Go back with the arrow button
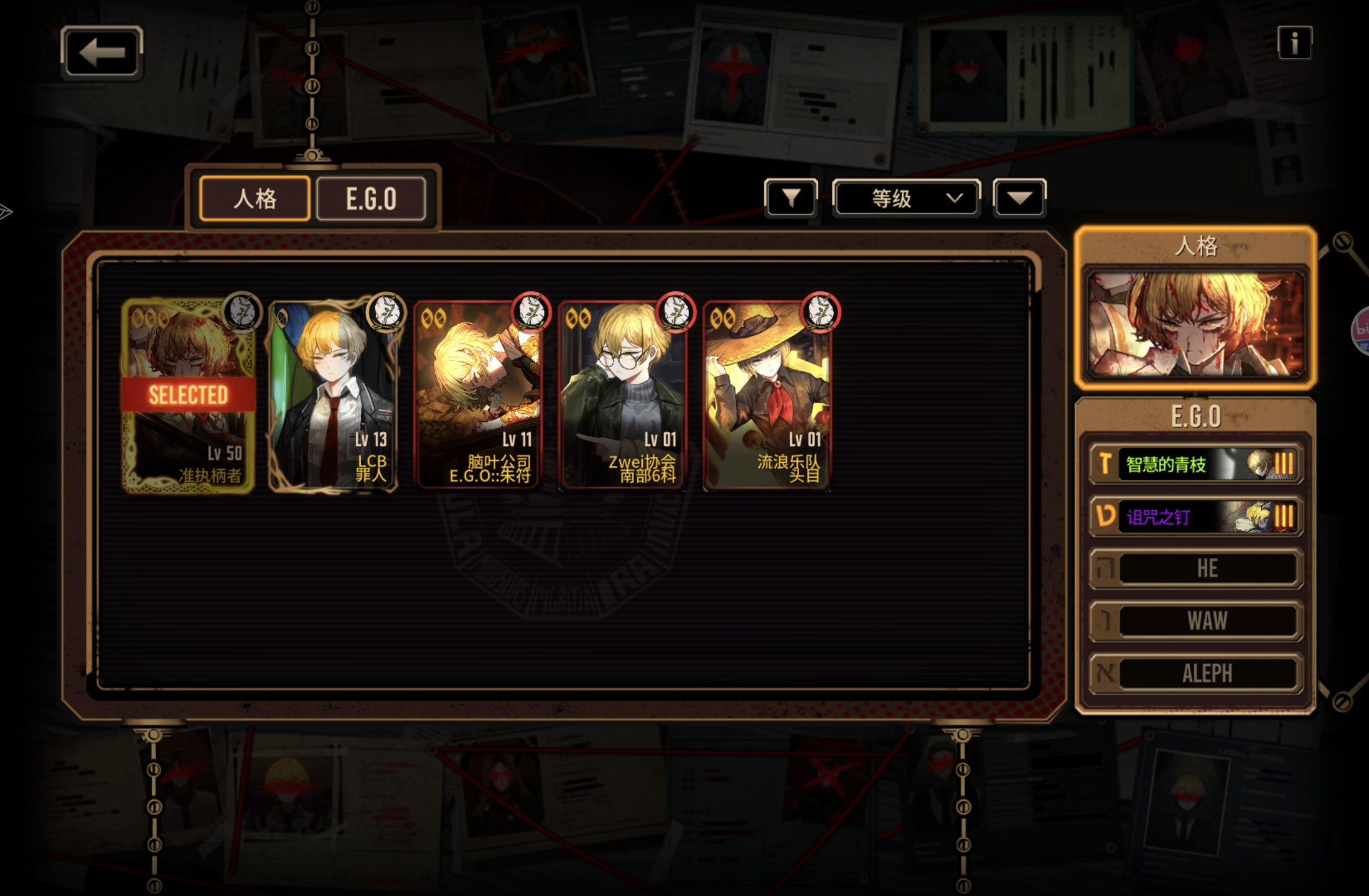Screen dimensions: 1369x896 coord(102,52)
